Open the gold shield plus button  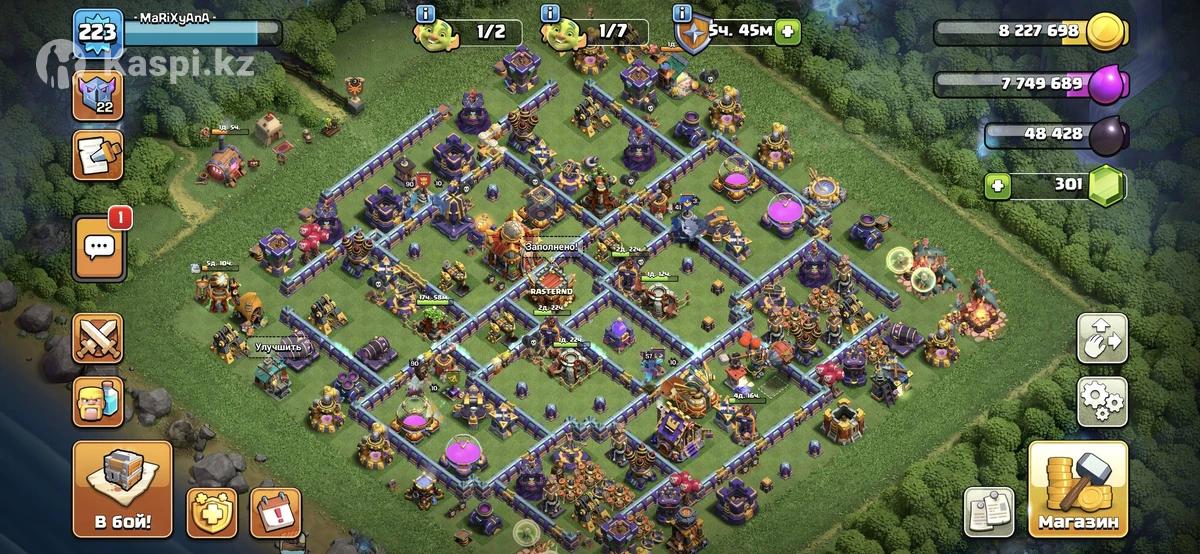(x=213, y=513)
